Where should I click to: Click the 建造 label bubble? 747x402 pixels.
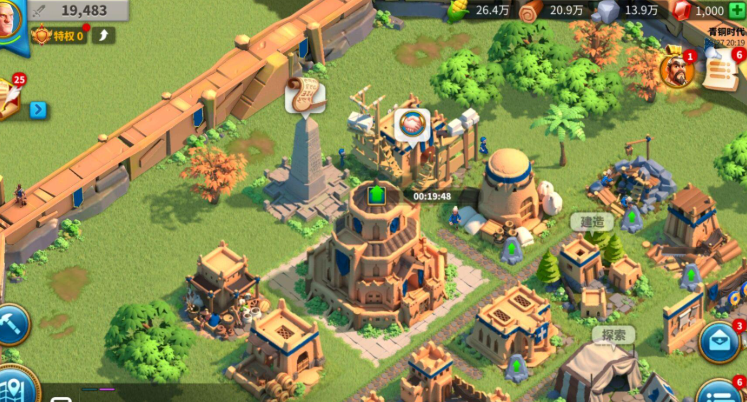(587, 220)
